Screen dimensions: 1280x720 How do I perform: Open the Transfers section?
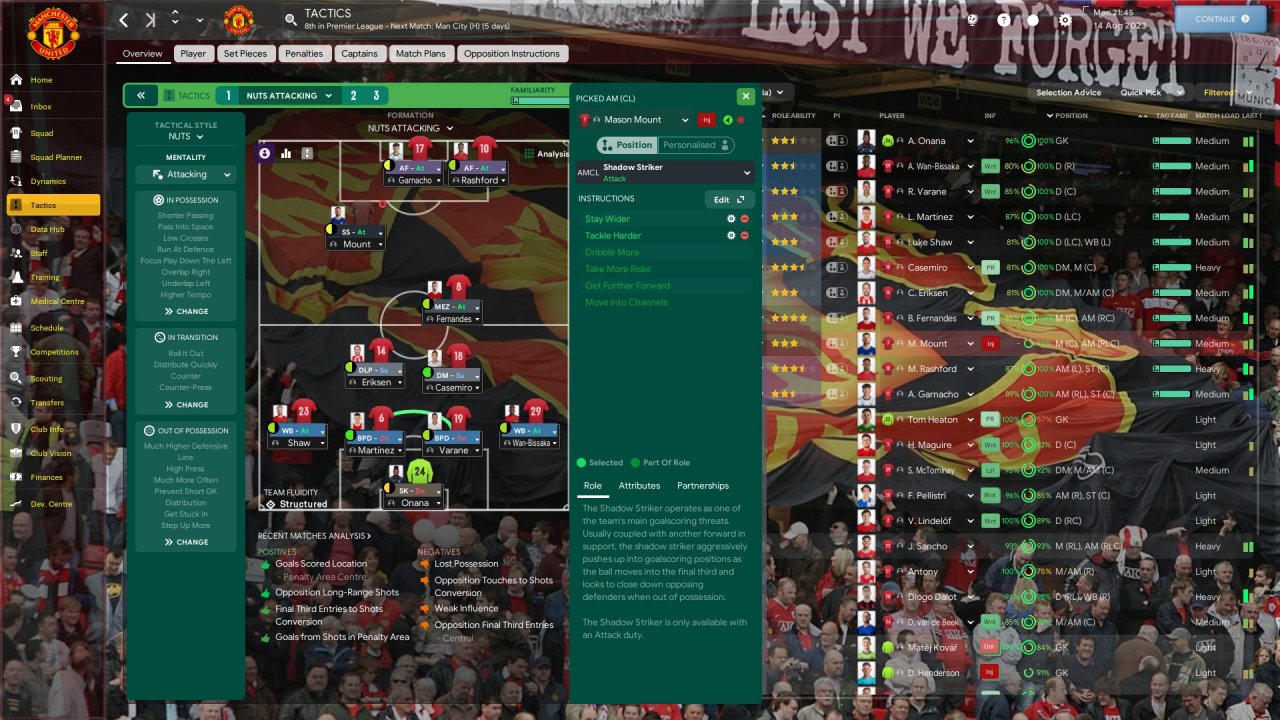coord(47,403)
